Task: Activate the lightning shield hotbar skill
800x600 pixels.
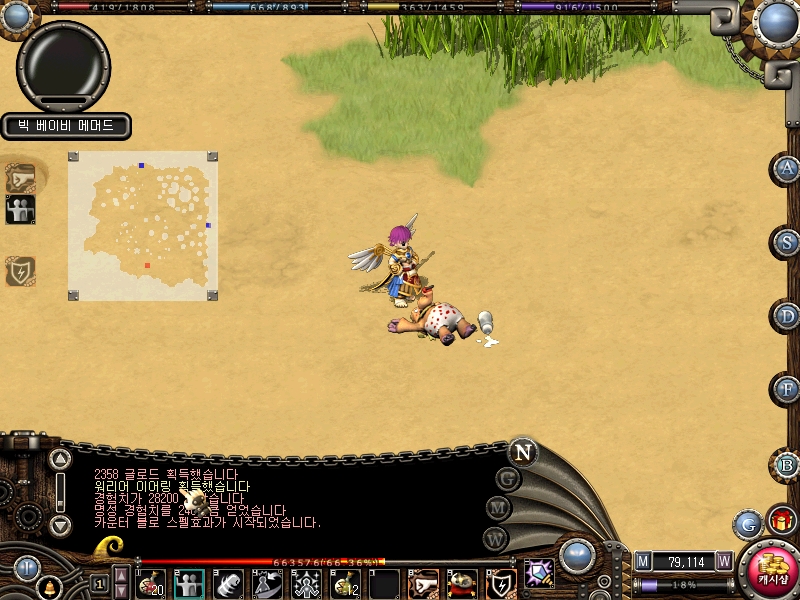Action: [501, 584]
